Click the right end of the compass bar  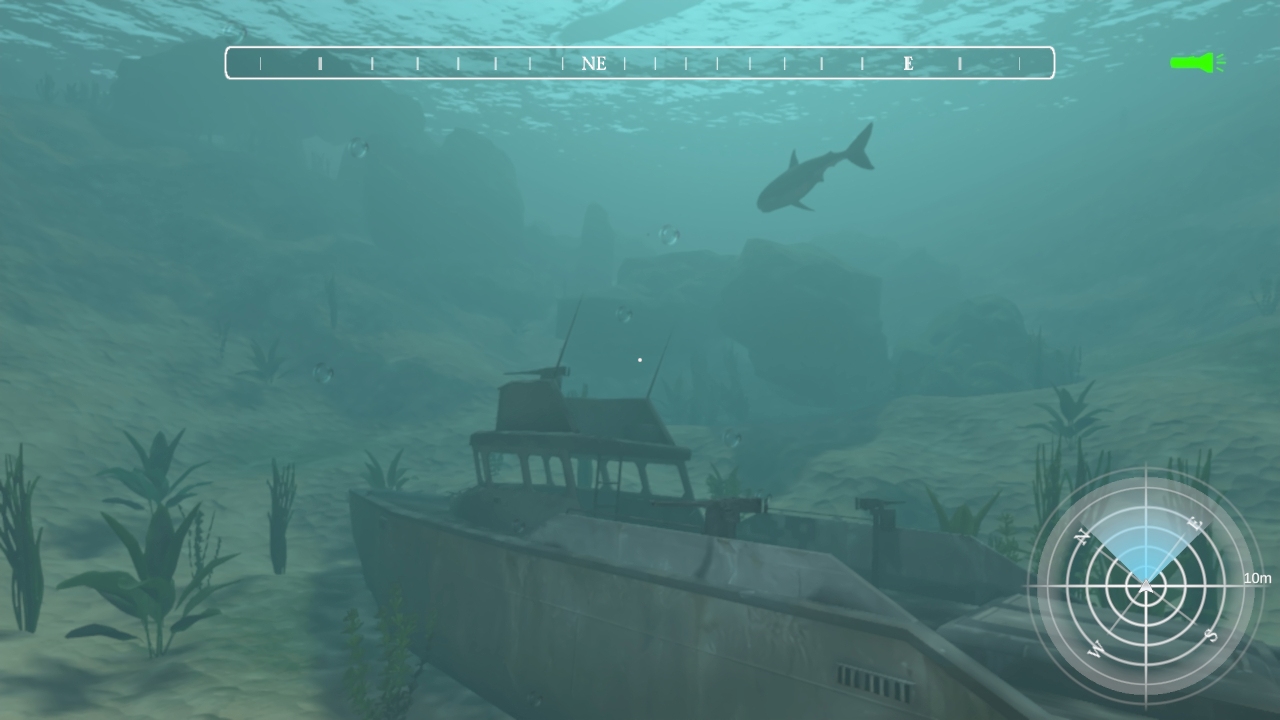click(1046, 63)
